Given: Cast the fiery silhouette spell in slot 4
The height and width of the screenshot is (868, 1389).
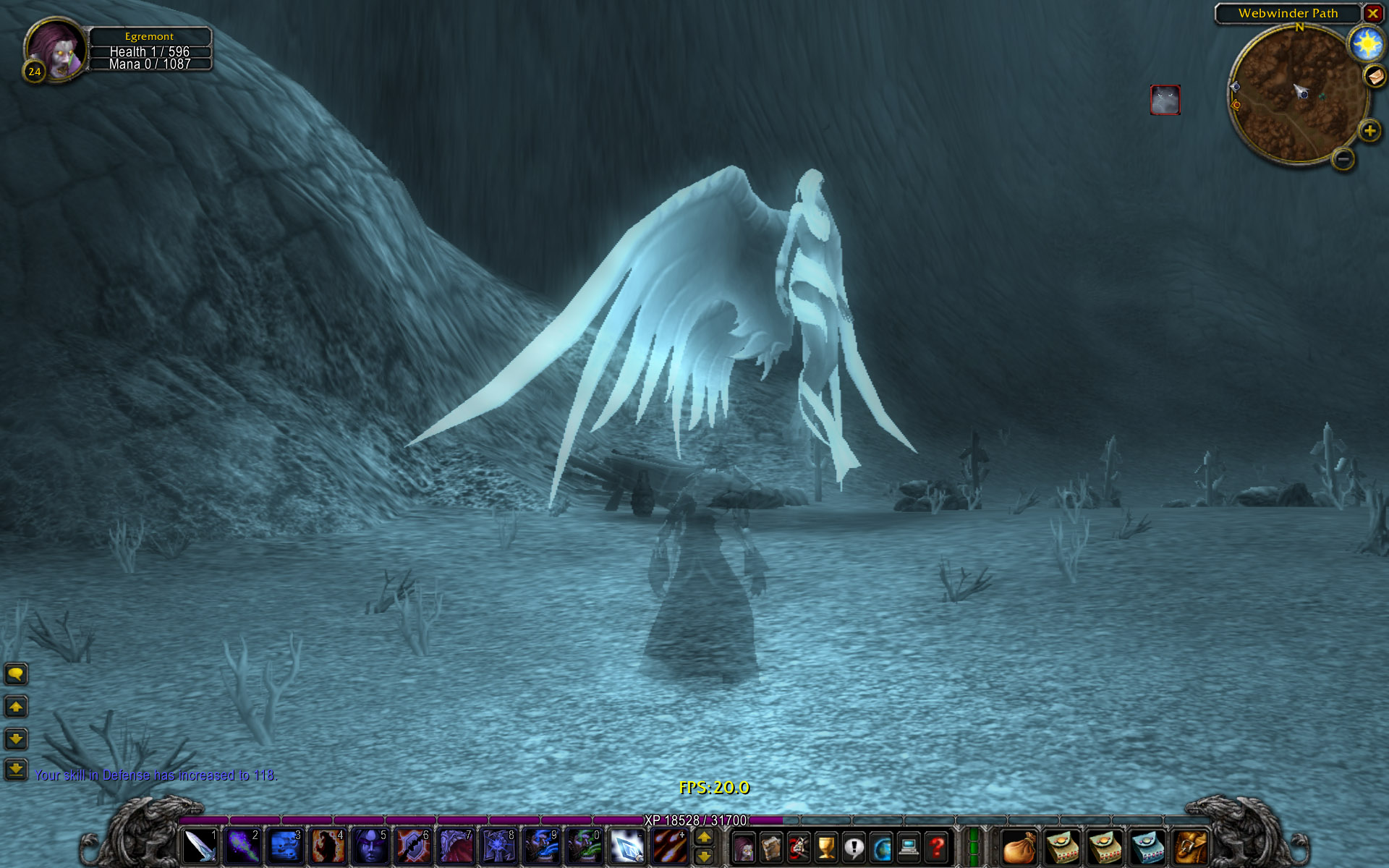Looking at the screenshot, I should tap(327, 846).
